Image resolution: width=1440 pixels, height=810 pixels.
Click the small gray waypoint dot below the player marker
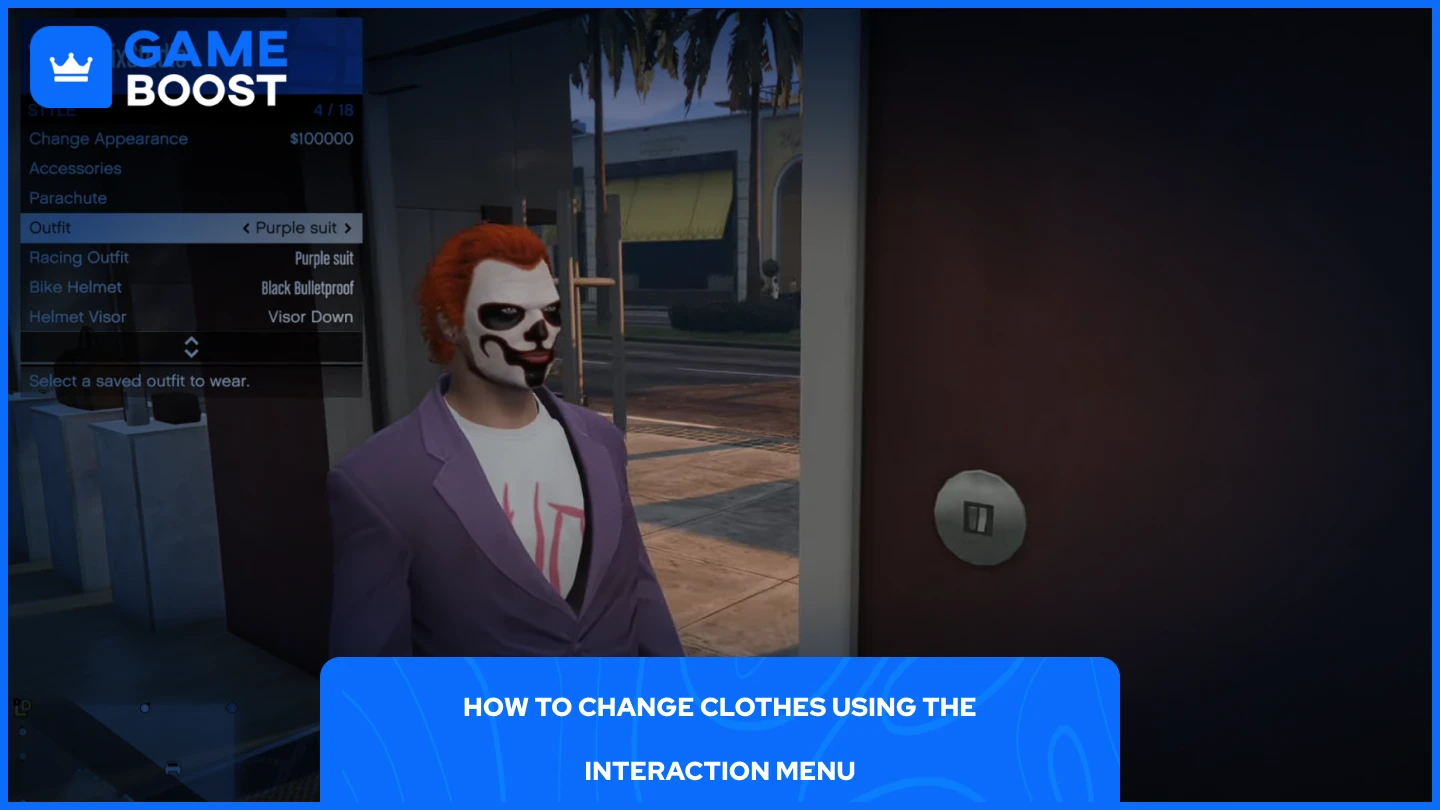[x=22, y=755]
